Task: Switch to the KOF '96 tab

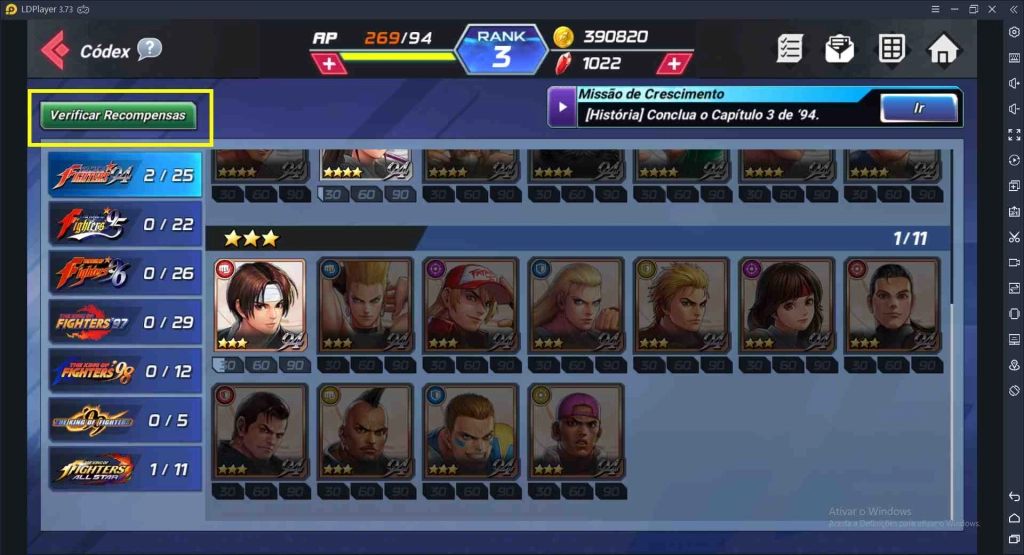Action: click(125, 272)
